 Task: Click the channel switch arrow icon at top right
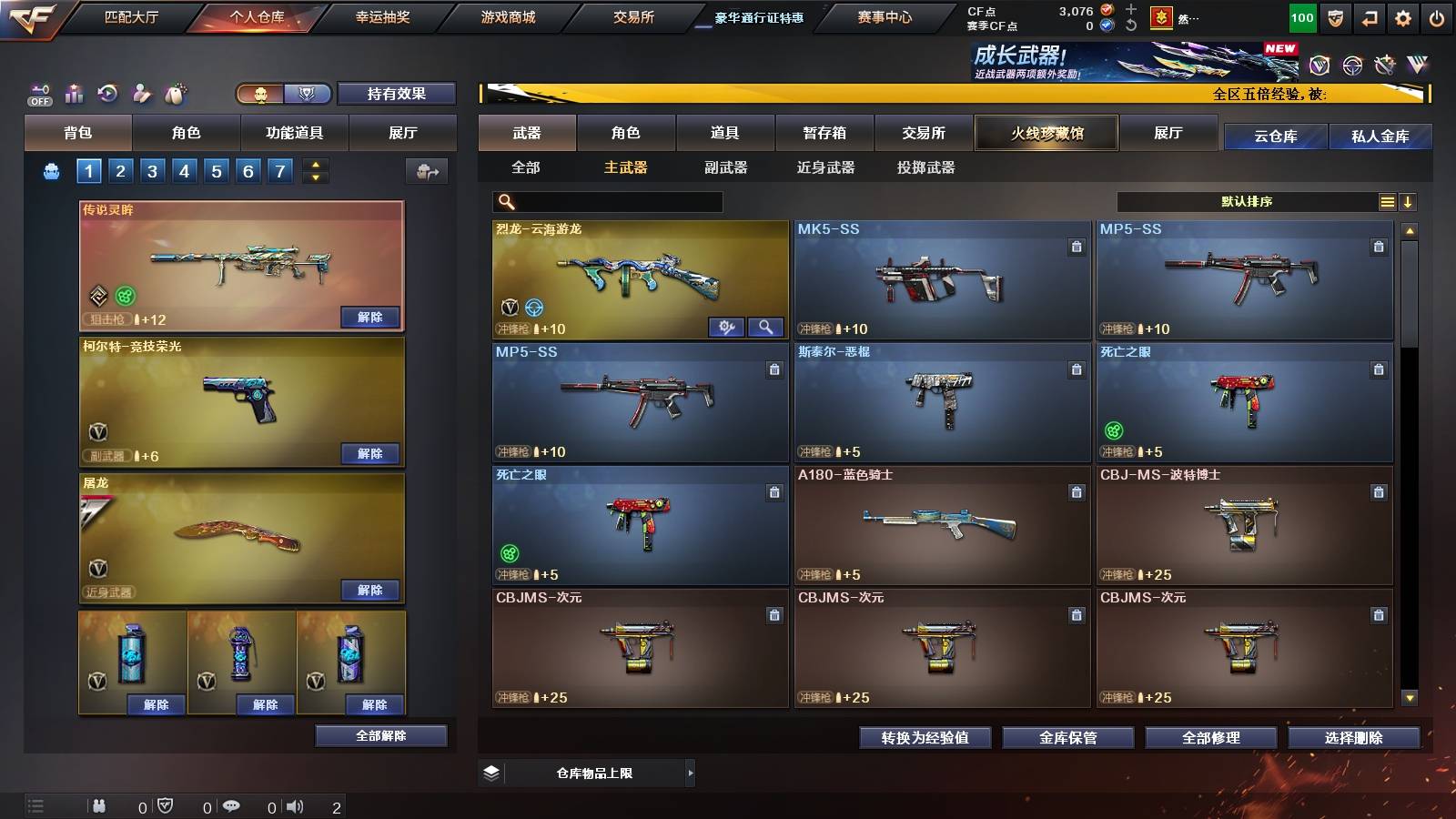(1369, 18)
